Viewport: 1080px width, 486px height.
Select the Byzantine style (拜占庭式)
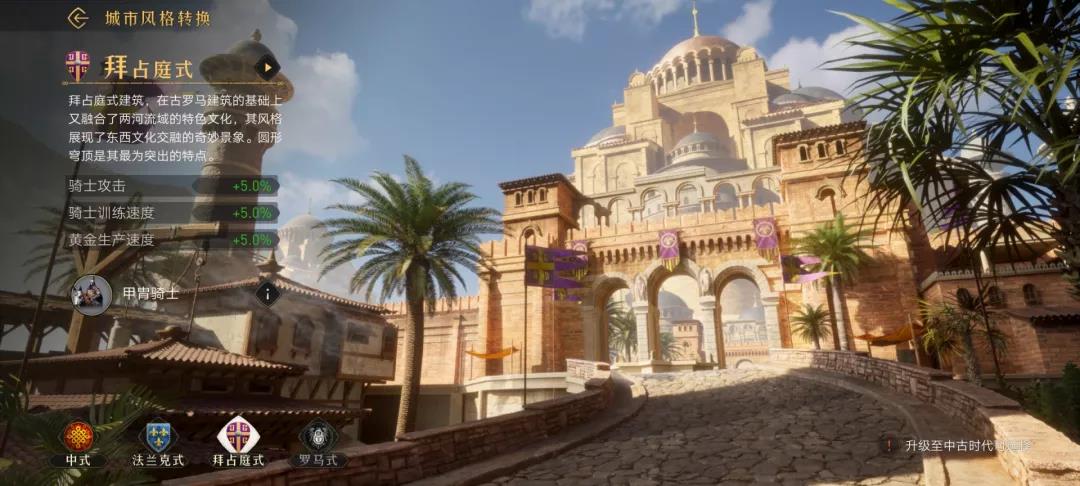pyautogui.click(x=238, y=438)
